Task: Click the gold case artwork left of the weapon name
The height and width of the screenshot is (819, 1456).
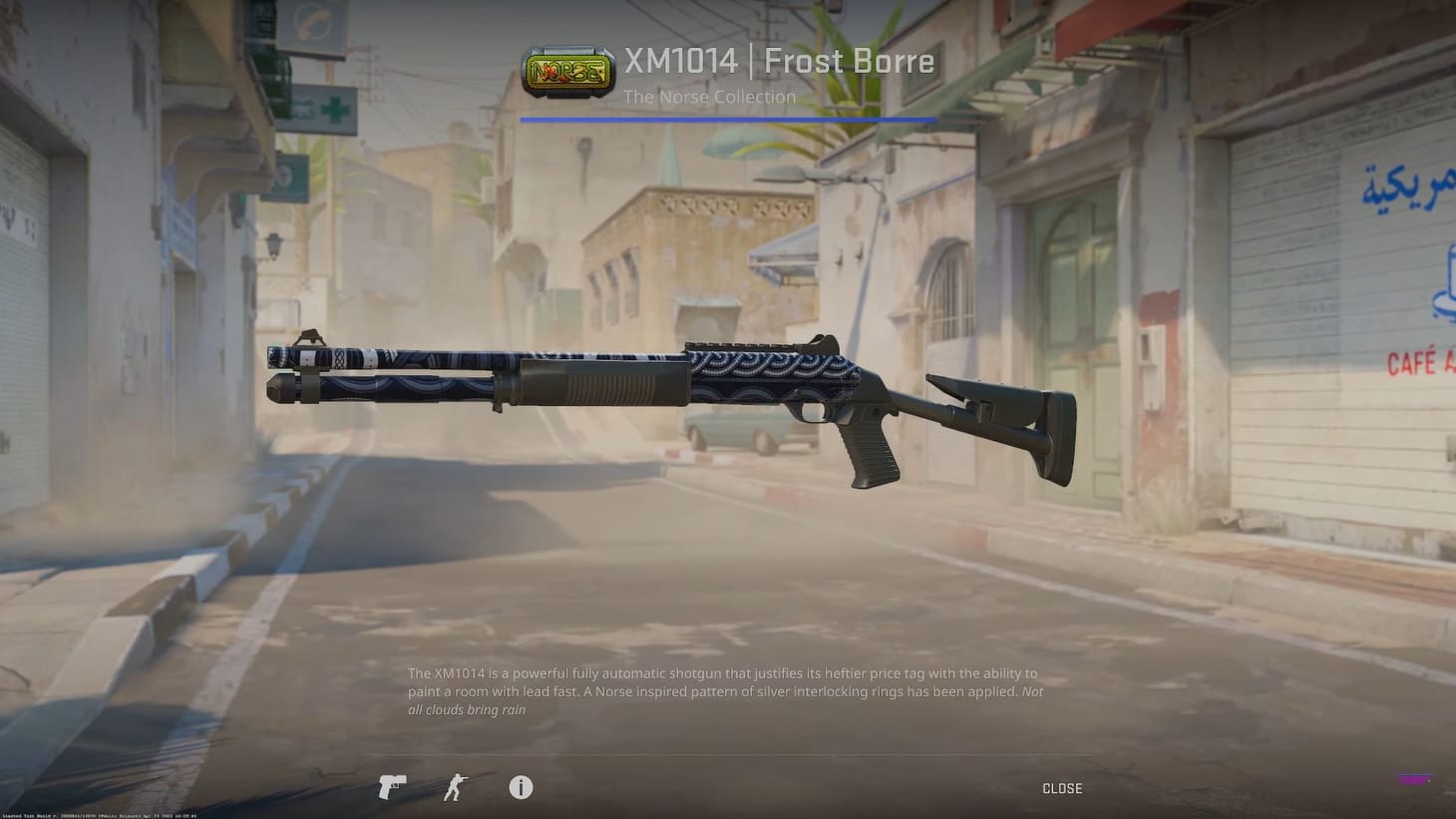Action: [x=568, y=70]
